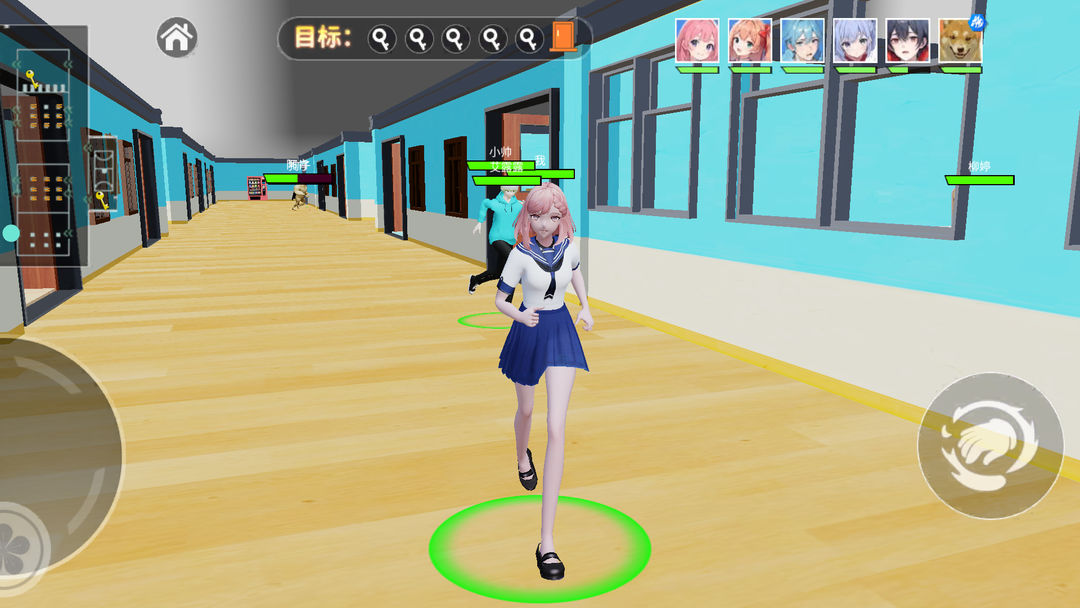Tap the home button
1080x608 pixels.
tap(177, 38)
